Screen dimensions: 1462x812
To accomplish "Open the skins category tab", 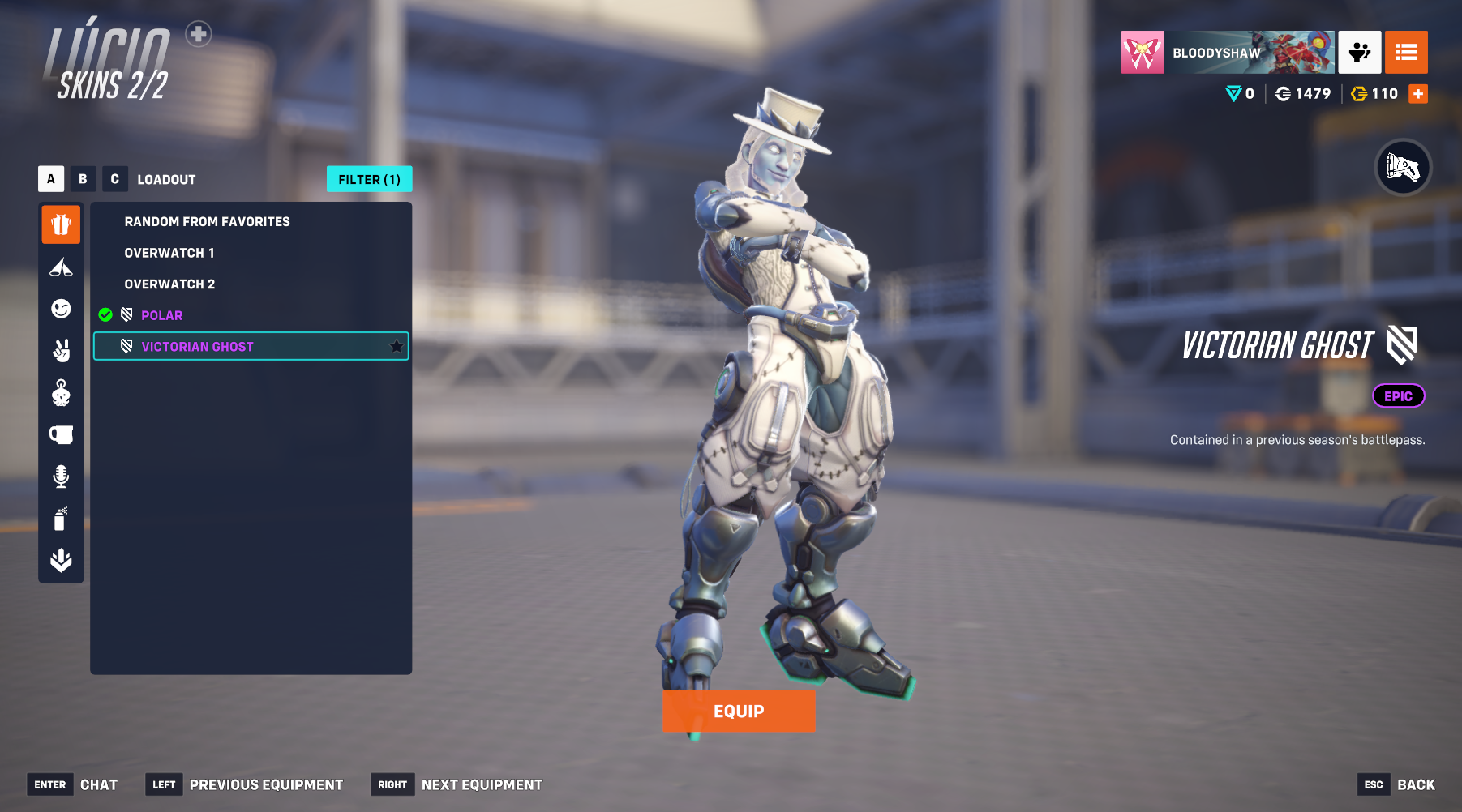I will click(61, 224).
